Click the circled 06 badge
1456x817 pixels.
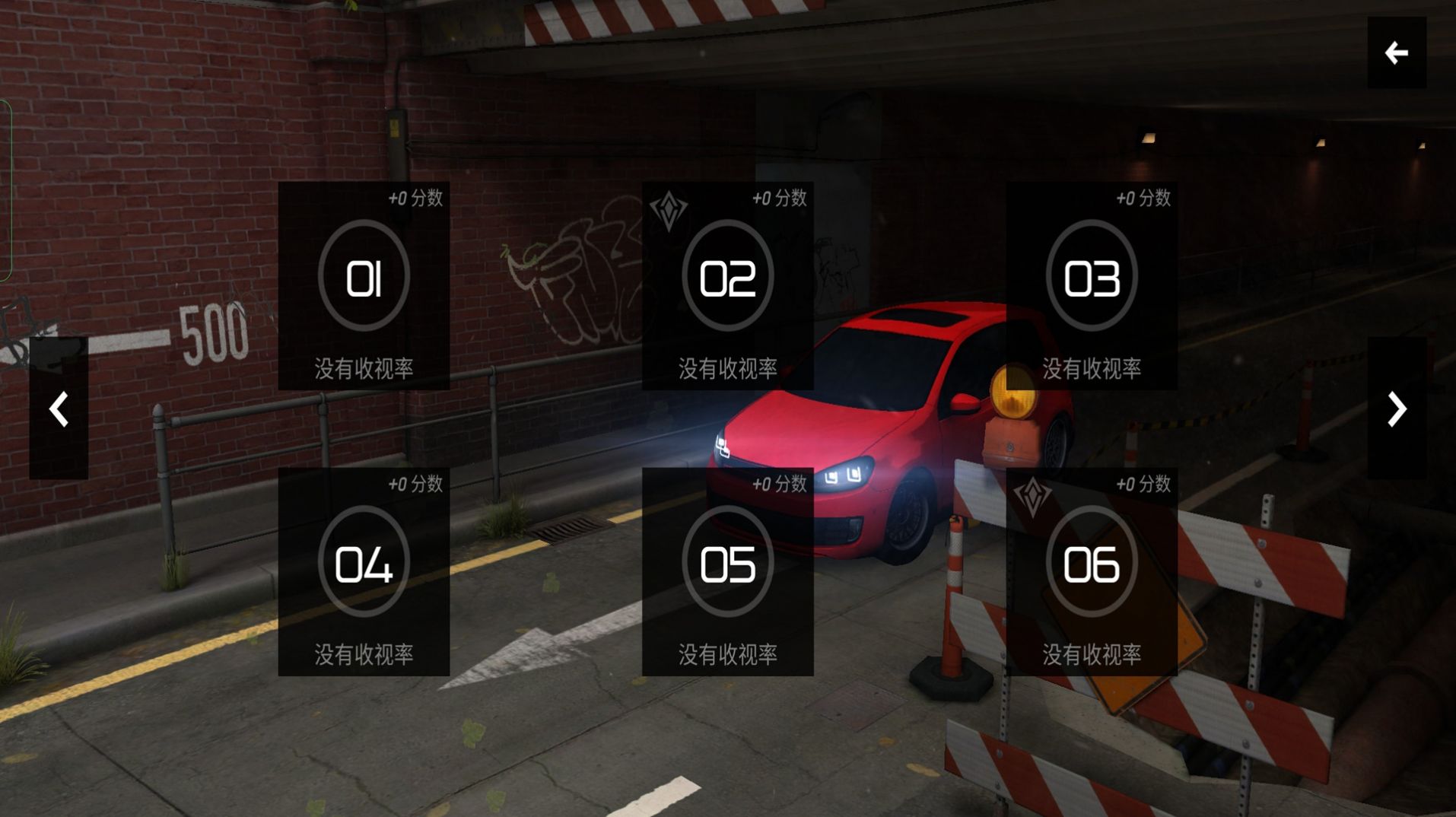[x=1092, y=564]
